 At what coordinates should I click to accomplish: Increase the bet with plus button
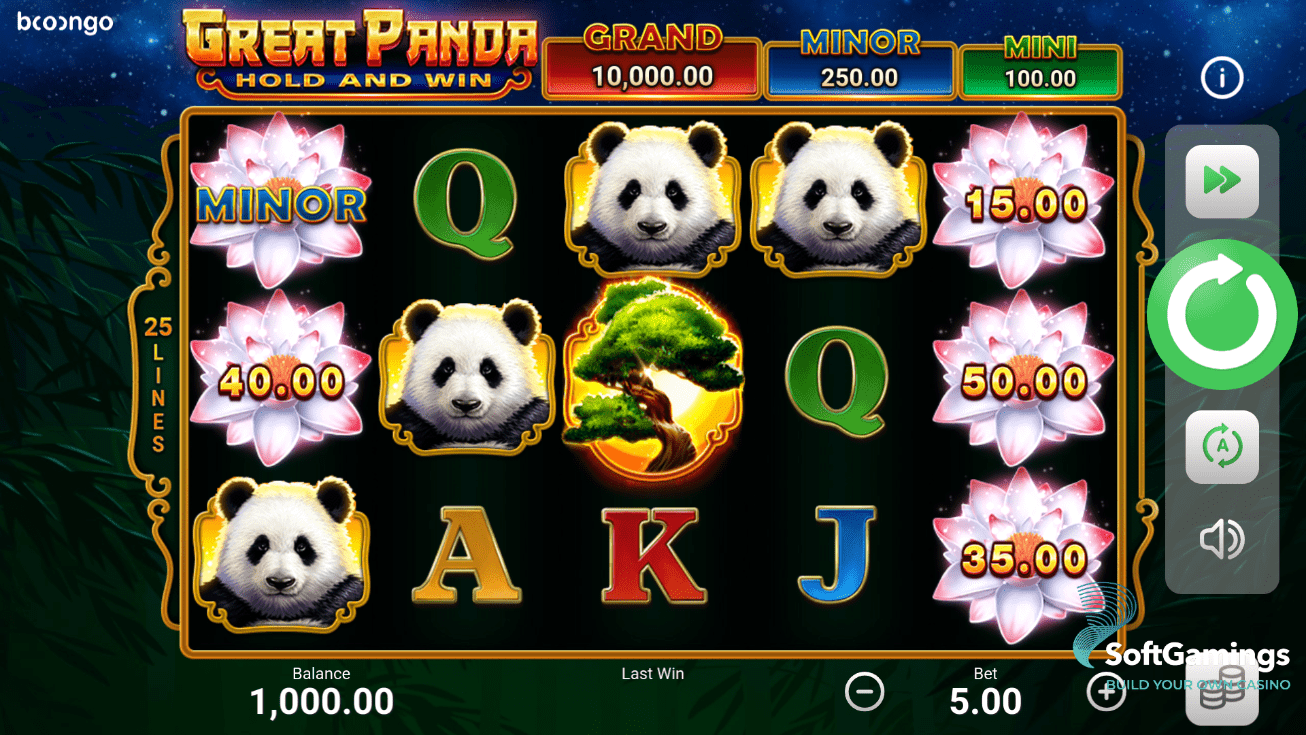click(x=1106, y=691)
